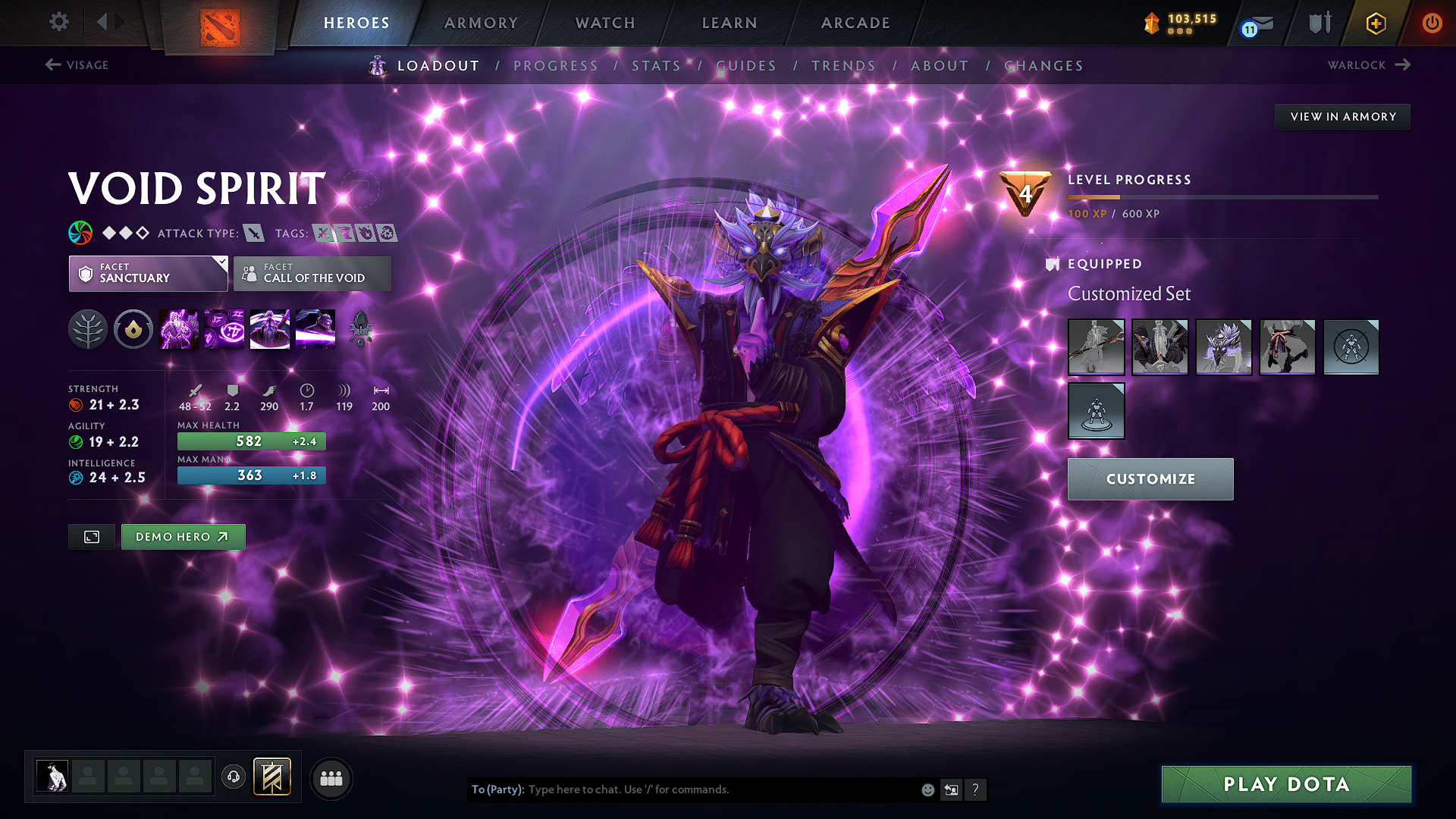Go back to Visage with the left arrow
This screenshot has width=1456, height=819.
52,65
